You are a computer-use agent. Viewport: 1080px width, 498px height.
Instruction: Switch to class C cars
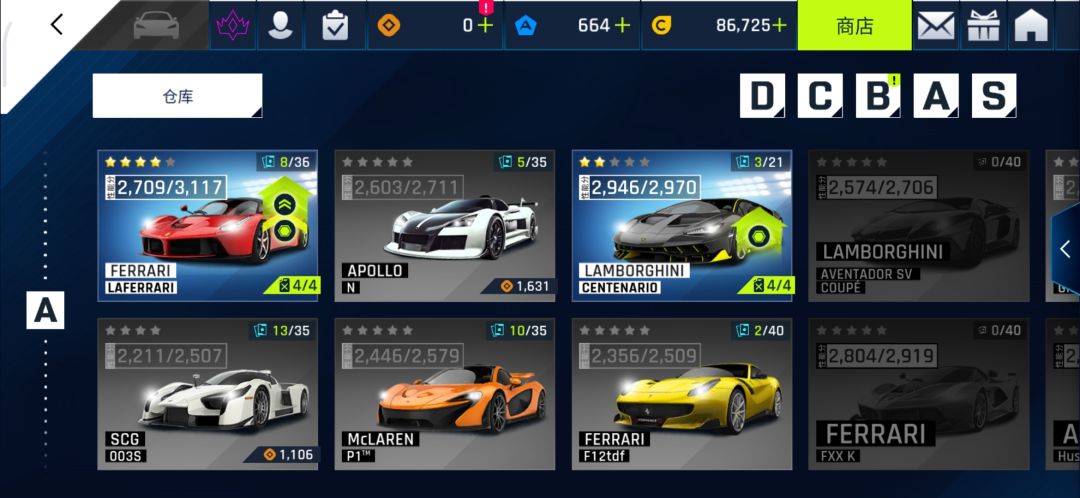(x=820, y=96)
